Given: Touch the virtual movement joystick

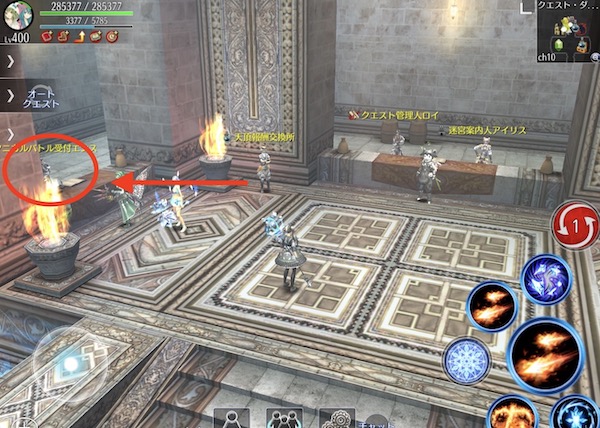Looking at the screenshot, I should point(68,362).
